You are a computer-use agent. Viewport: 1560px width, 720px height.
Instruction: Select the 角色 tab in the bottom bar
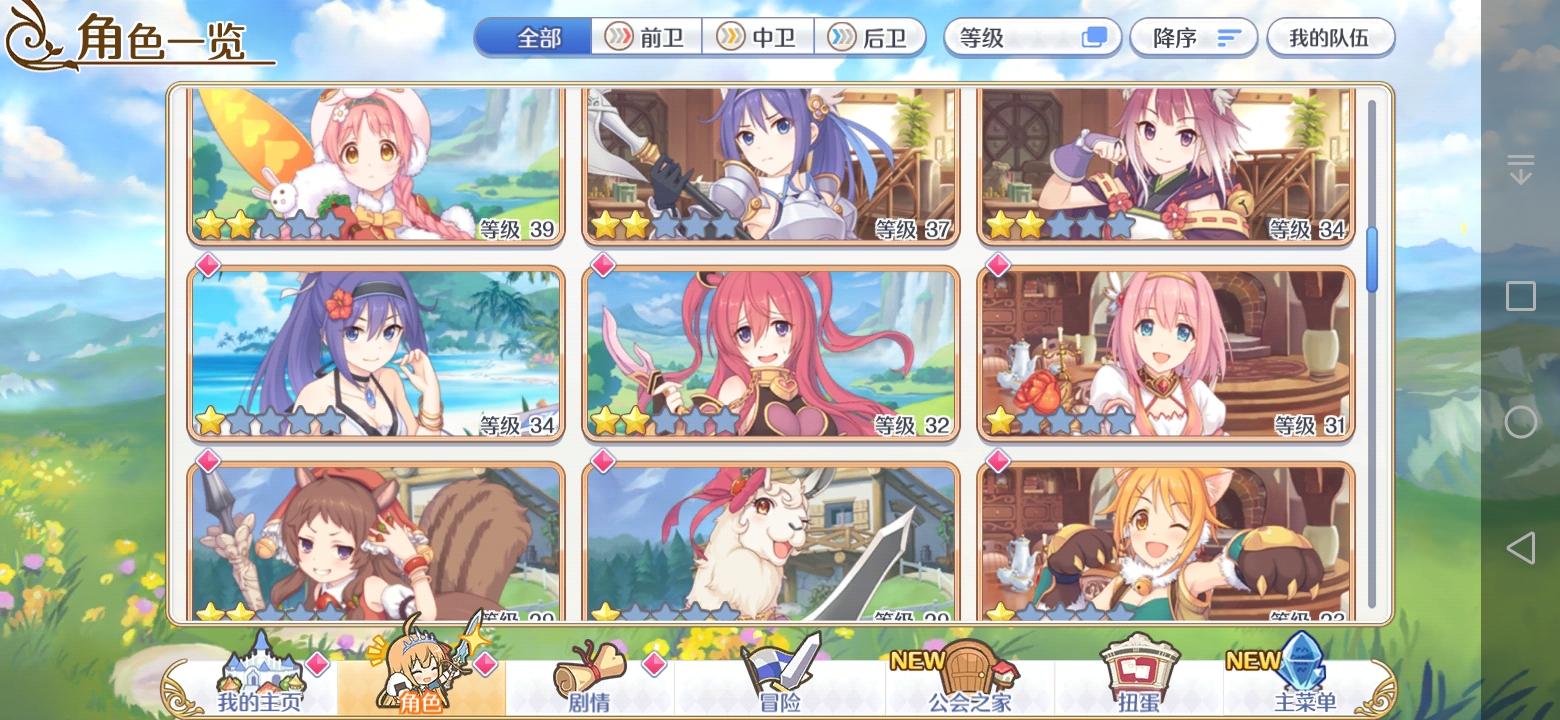coord(420,700)
